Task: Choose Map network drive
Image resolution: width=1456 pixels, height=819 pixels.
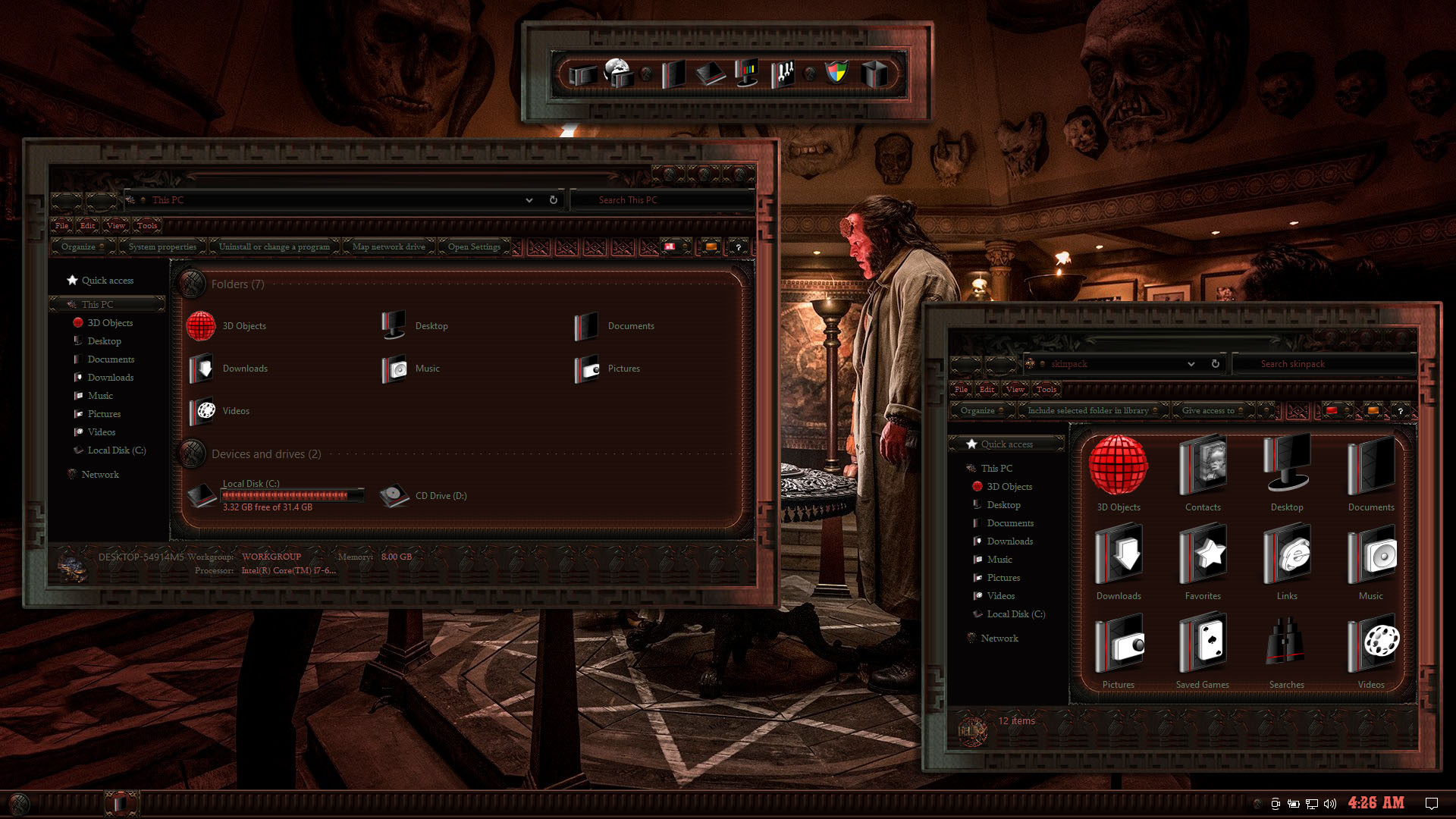Action: (x=388, y=246)
